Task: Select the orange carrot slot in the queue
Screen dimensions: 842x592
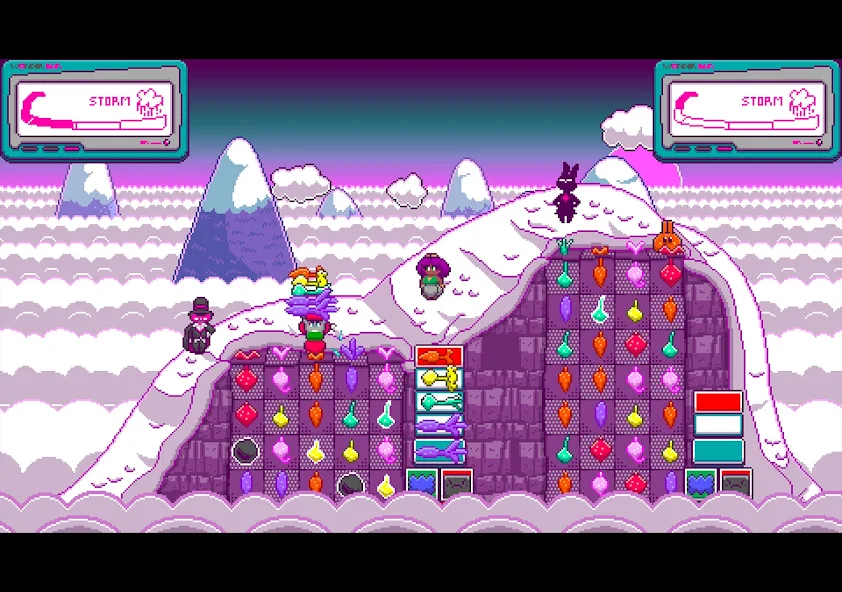Action: point(439,356)
